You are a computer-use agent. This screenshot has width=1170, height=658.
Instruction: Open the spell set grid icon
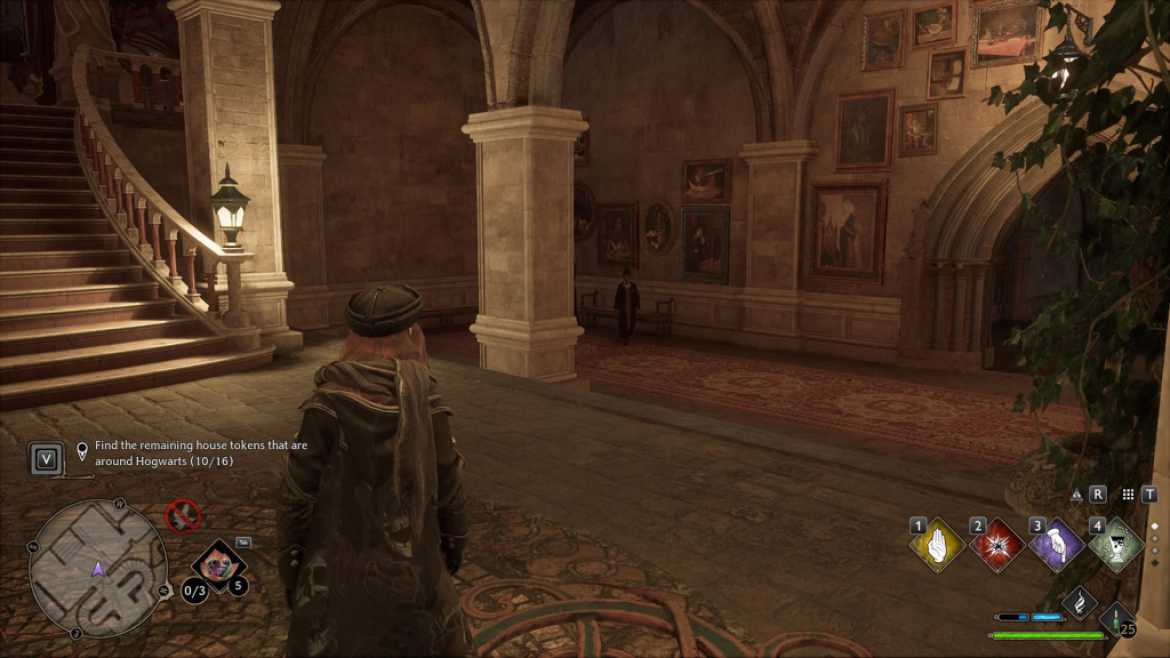1128,494
